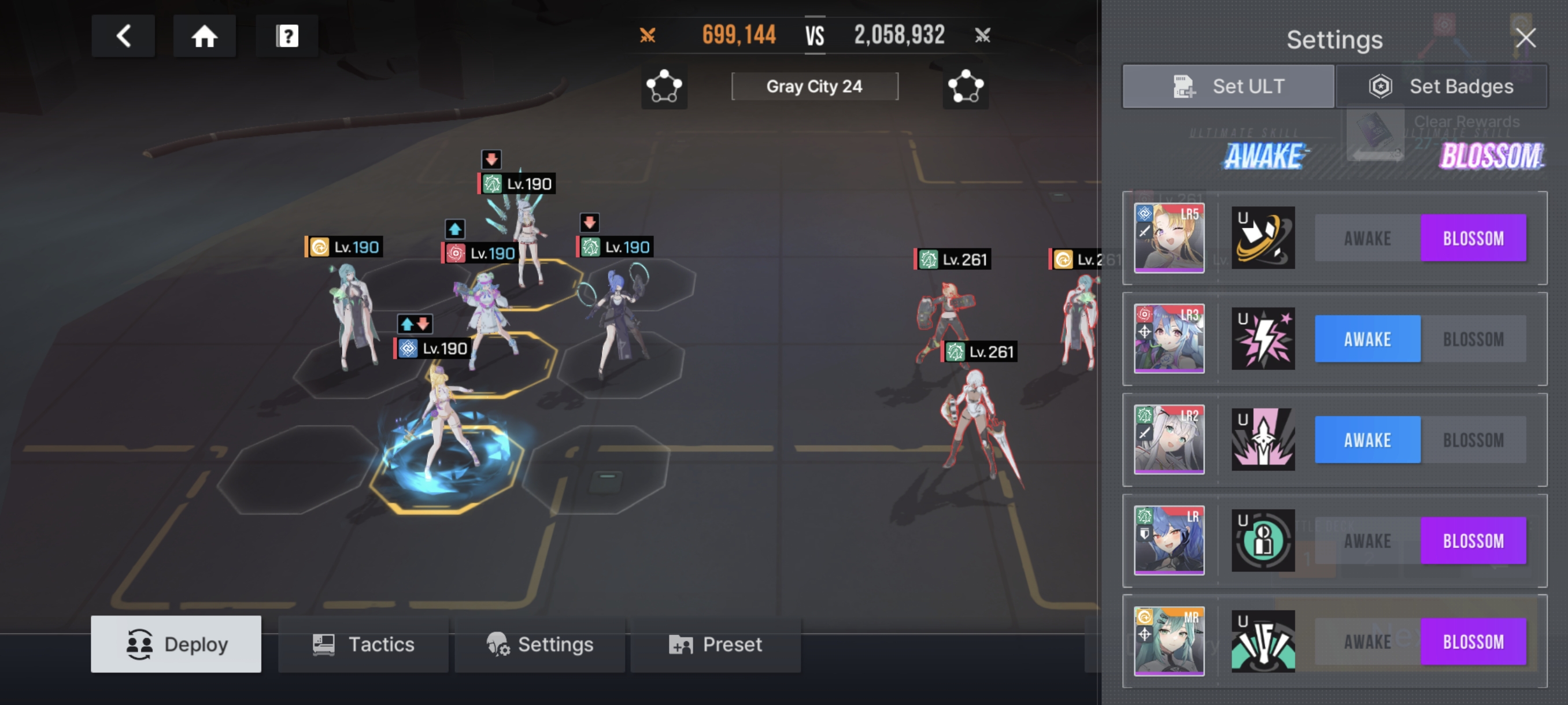This screenshot has height=705, width=1568.
Task: Open the left team formation pentagon icon
Action: click(664, 86)
